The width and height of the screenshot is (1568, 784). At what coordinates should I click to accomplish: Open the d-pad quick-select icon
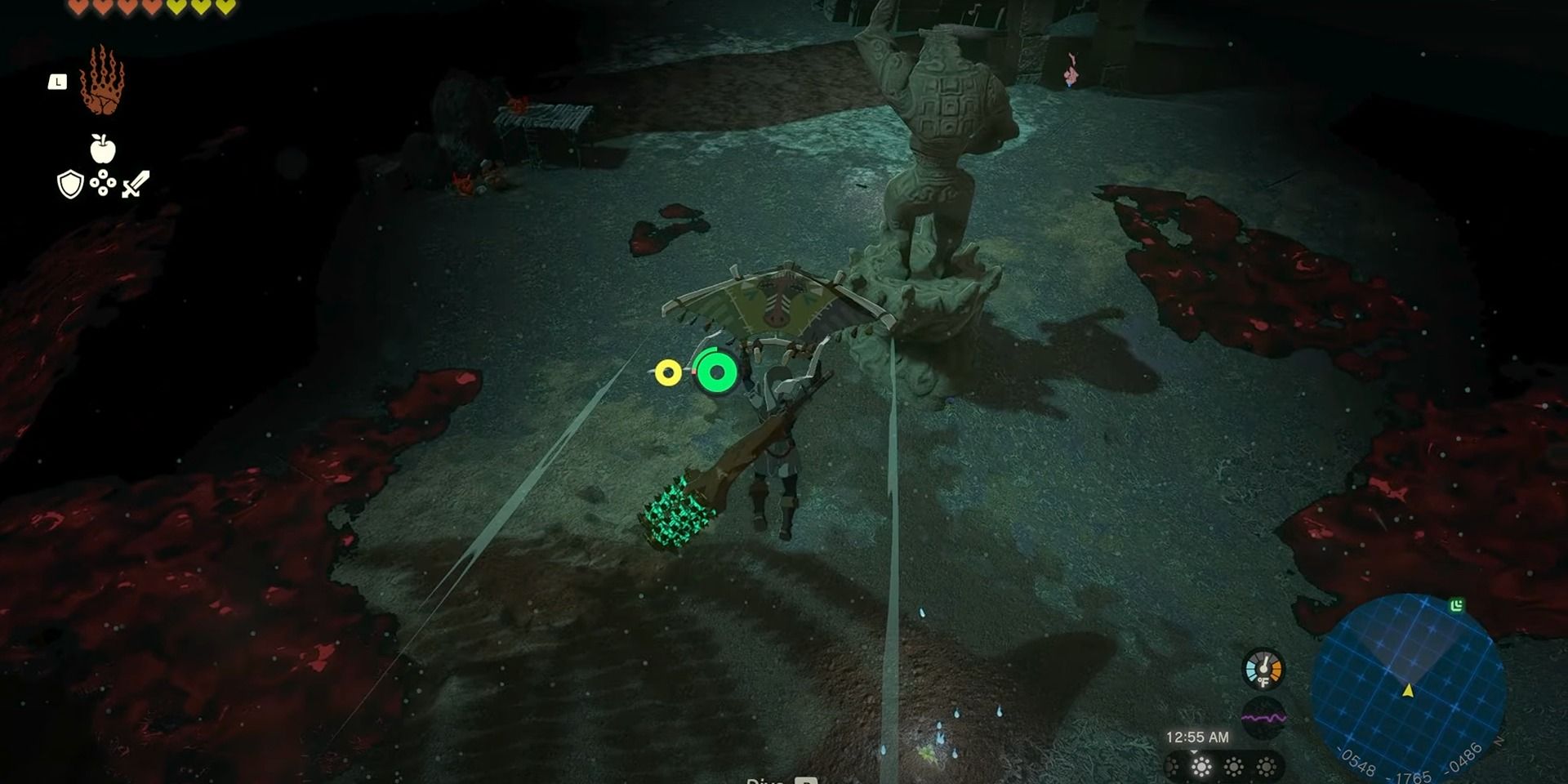pos(103,180)
